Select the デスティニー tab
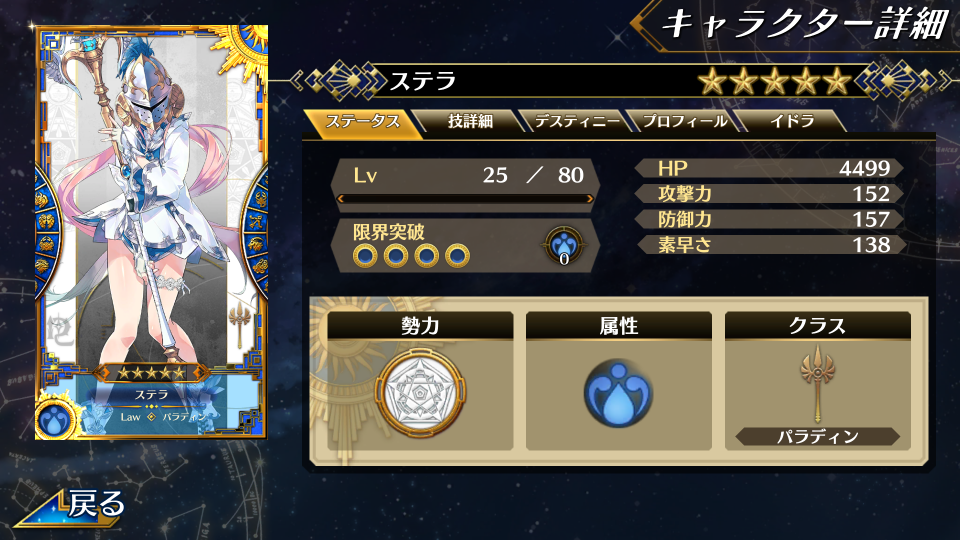The height and width of the screenshot is (540, 960). point(574,122)
